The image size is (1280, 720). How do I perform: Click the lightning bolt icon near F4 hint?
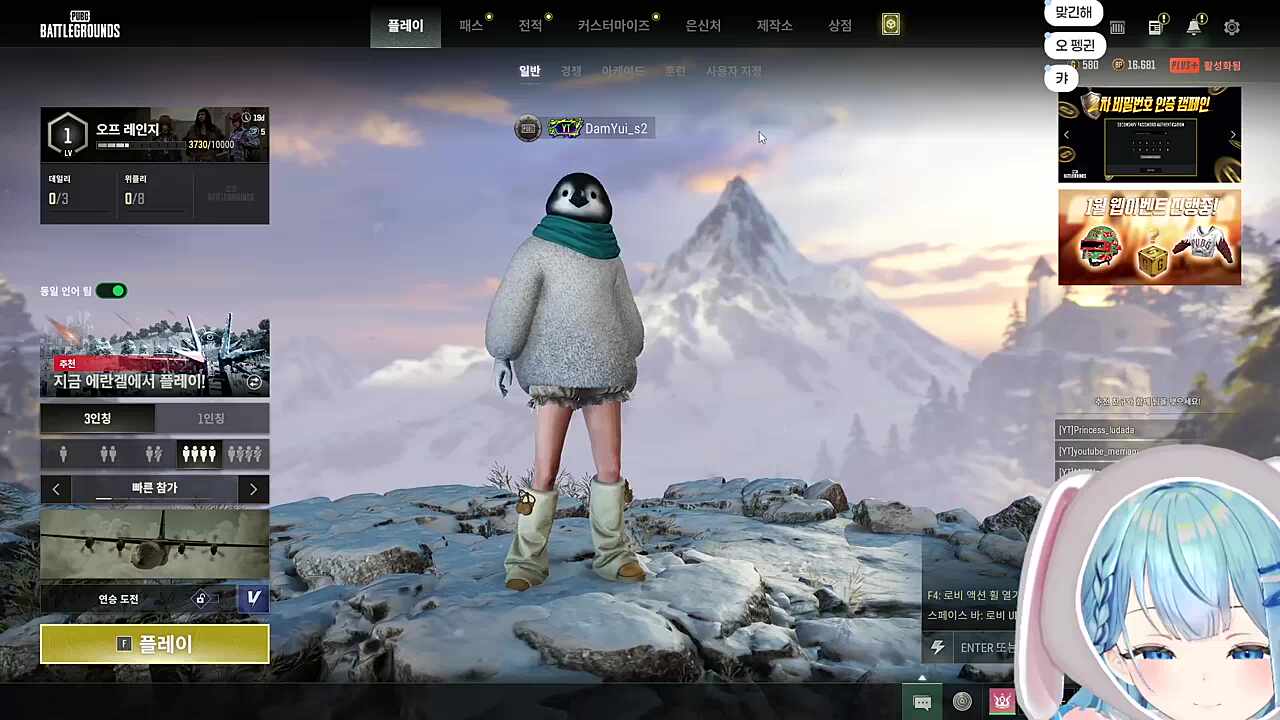pyautogui.click(x=937, y=648)
